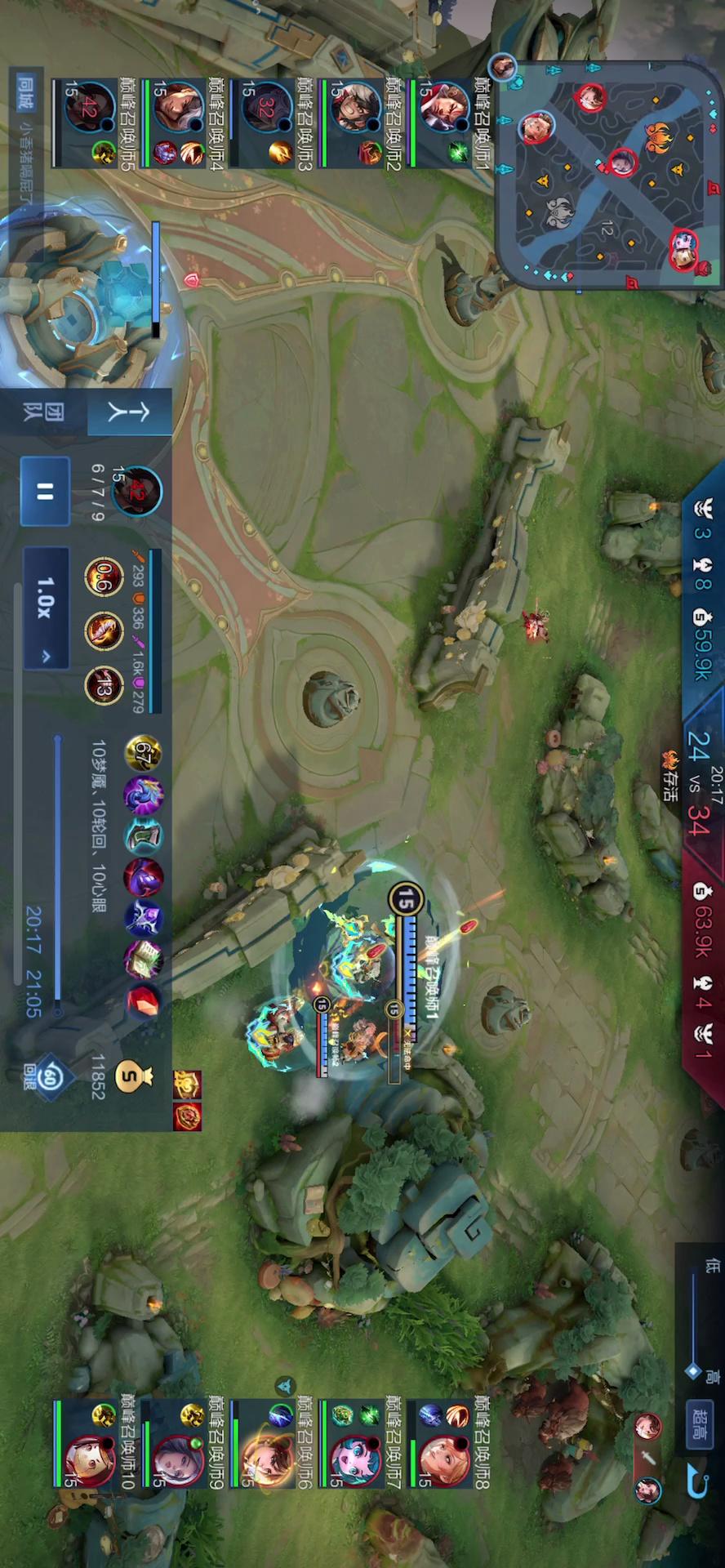This screenshot has height=1568, width=725.
Task: Inspect the red gem item slot
Action: [x=144, y=1000]
